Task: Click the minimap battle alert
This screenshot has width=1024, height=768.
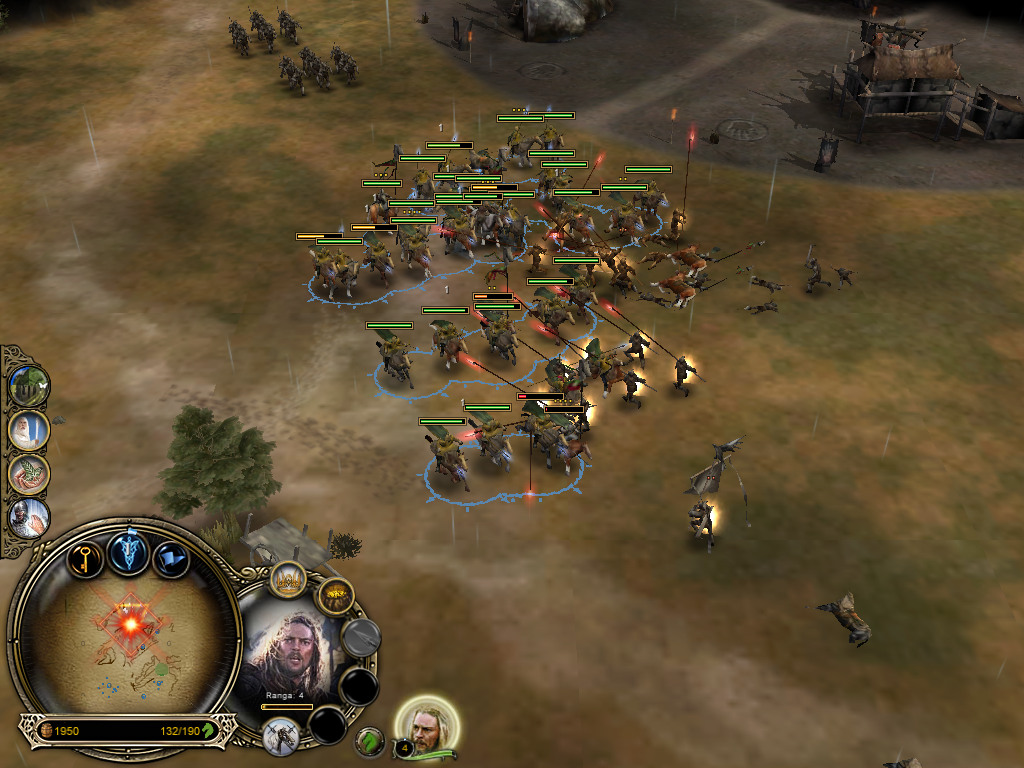Action: click(131, 623)
